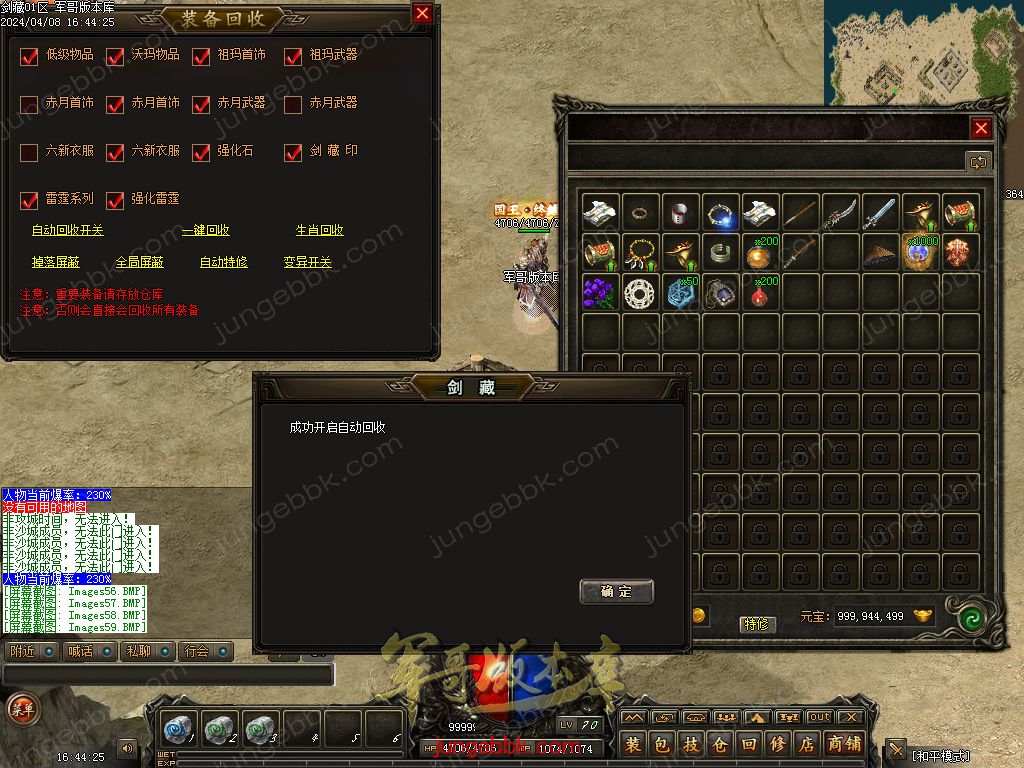This screenshot has height=768, width=1024.
Task: Click the 特修 repair button in the bag
Action: pos(757,624)
